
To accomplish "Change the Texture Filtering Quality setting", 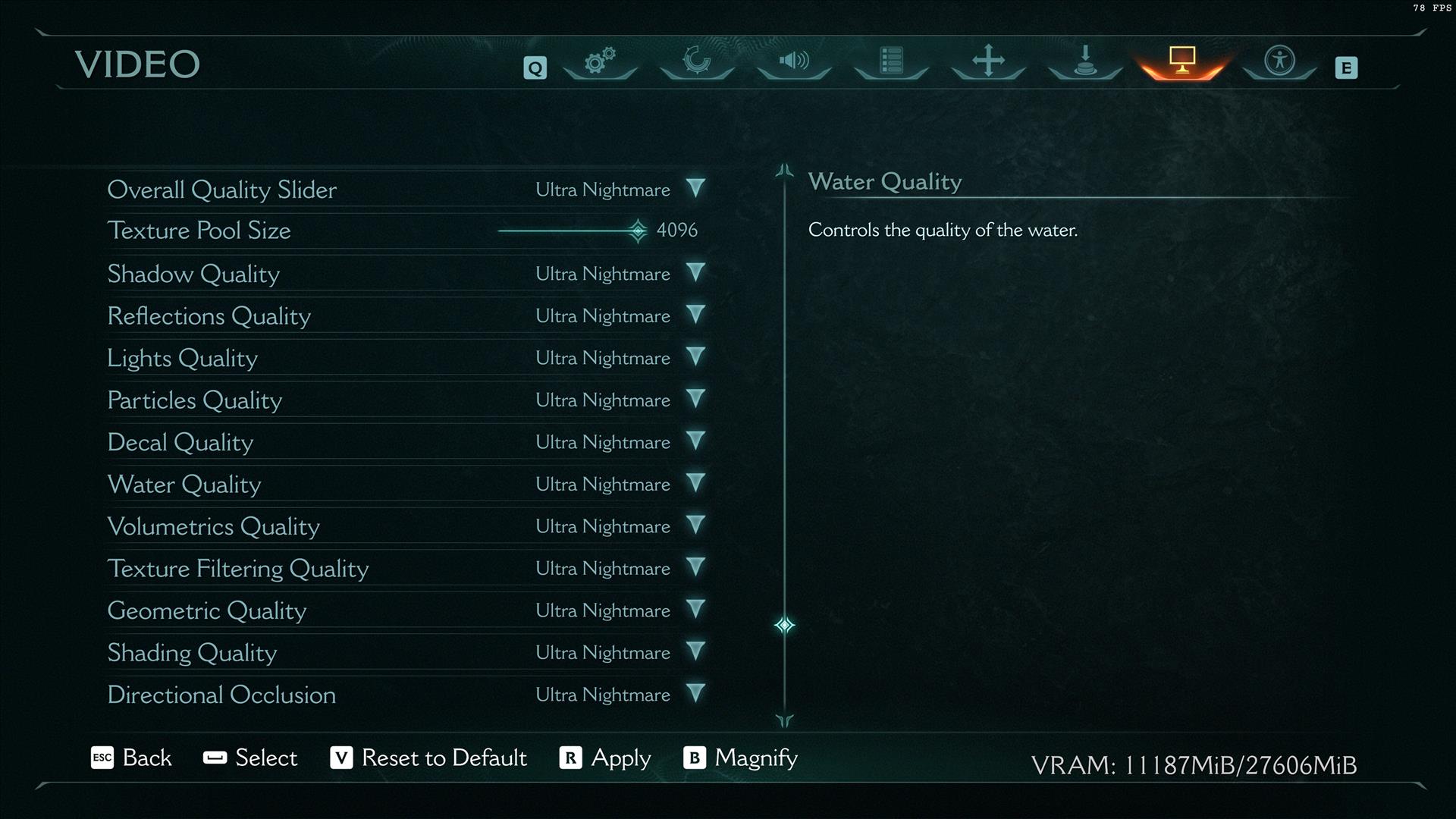I will (695, 567).
